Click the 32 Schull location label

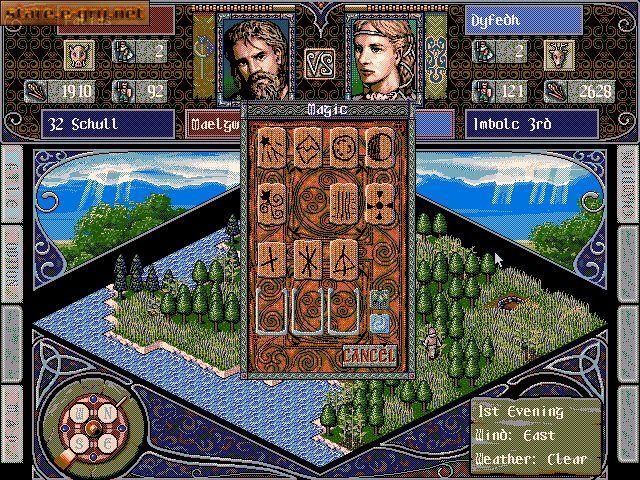[x=108, y=124]
